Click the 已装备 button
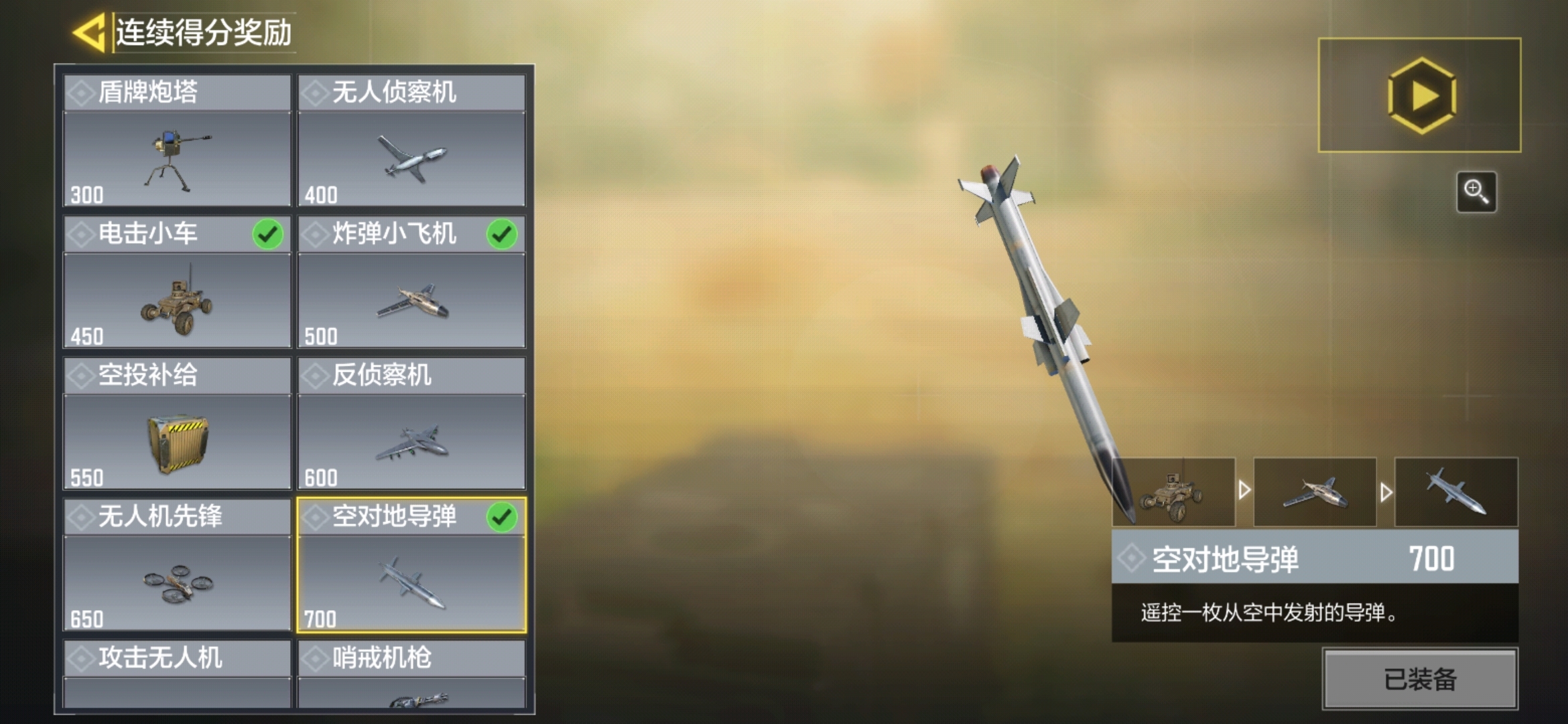This screenshot has width=1568, height=724. 1420,679
